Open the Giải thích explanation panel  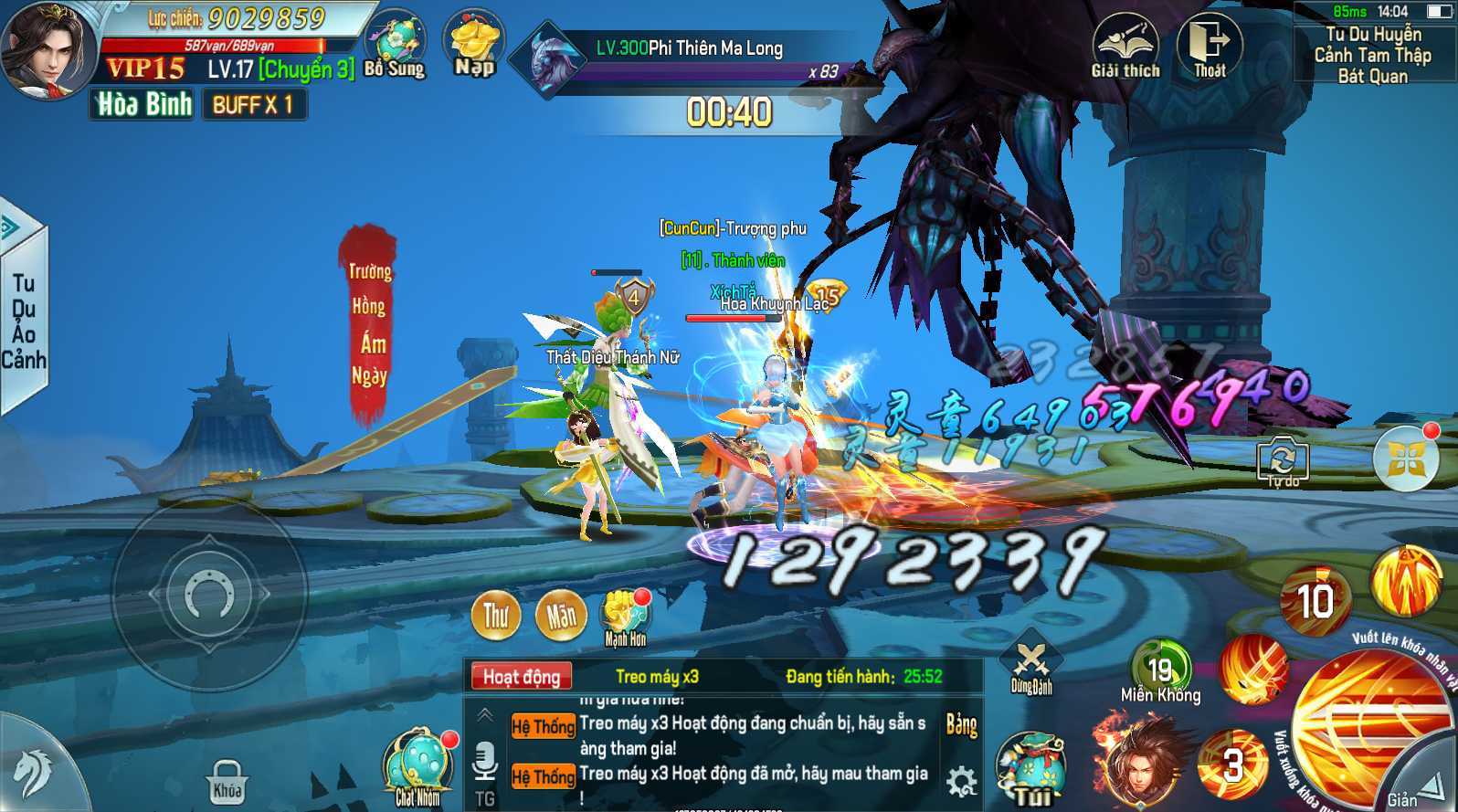tap(1125, 46)
